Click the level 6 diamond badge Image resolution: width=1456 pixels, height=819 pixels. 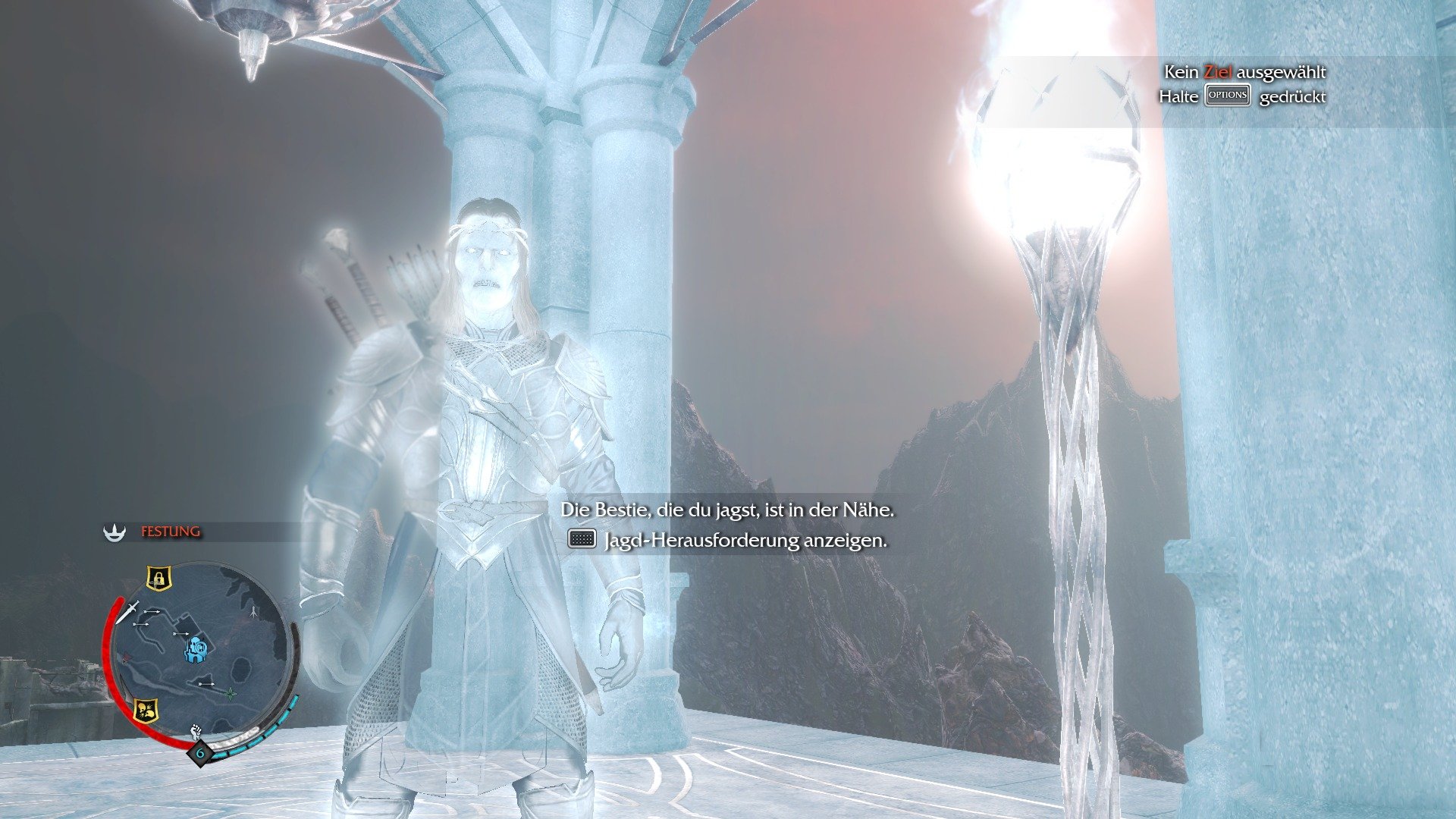[199, 752]
